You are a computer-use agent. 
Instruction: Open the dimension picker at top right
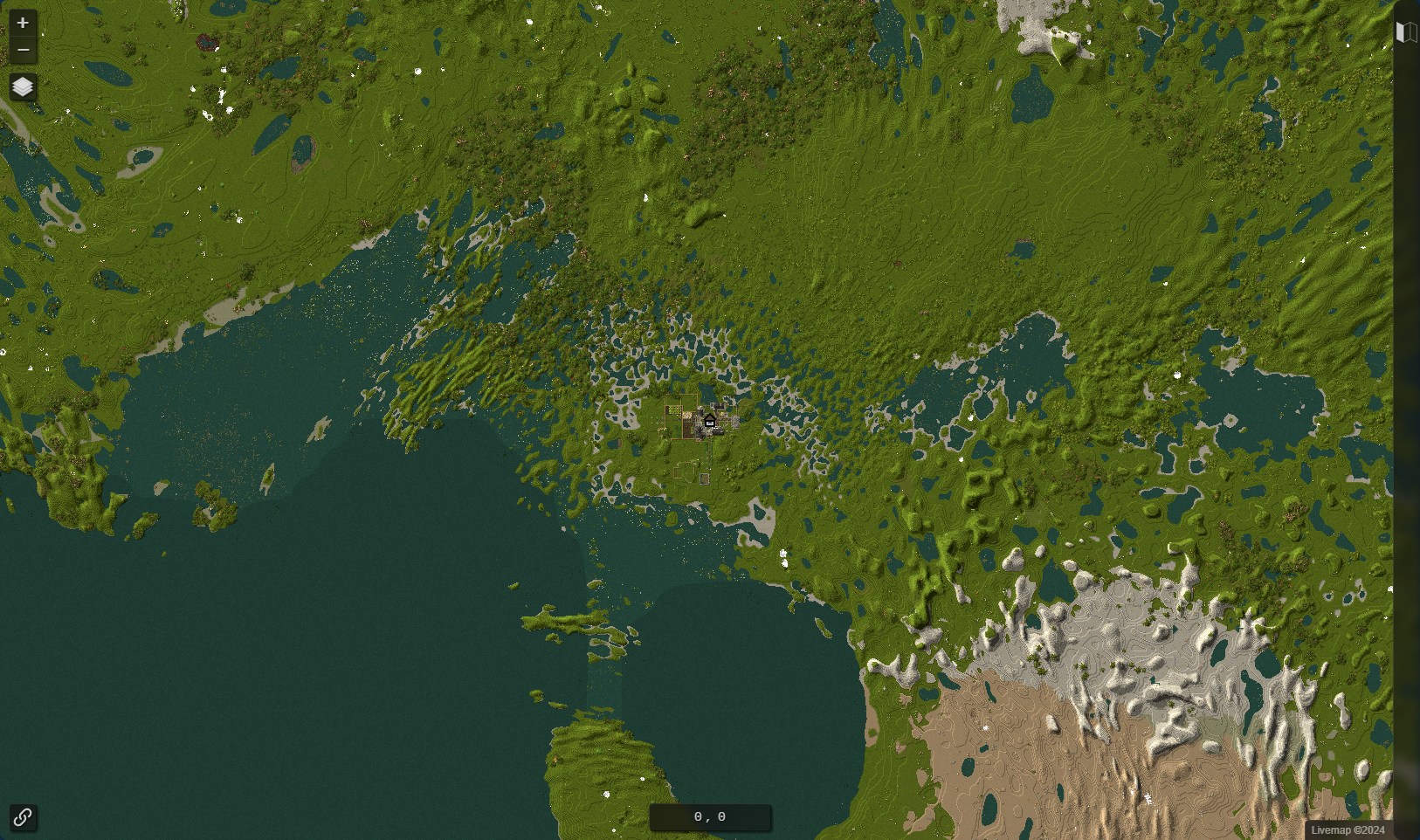pyautogui.click(x=1406, y=32)
